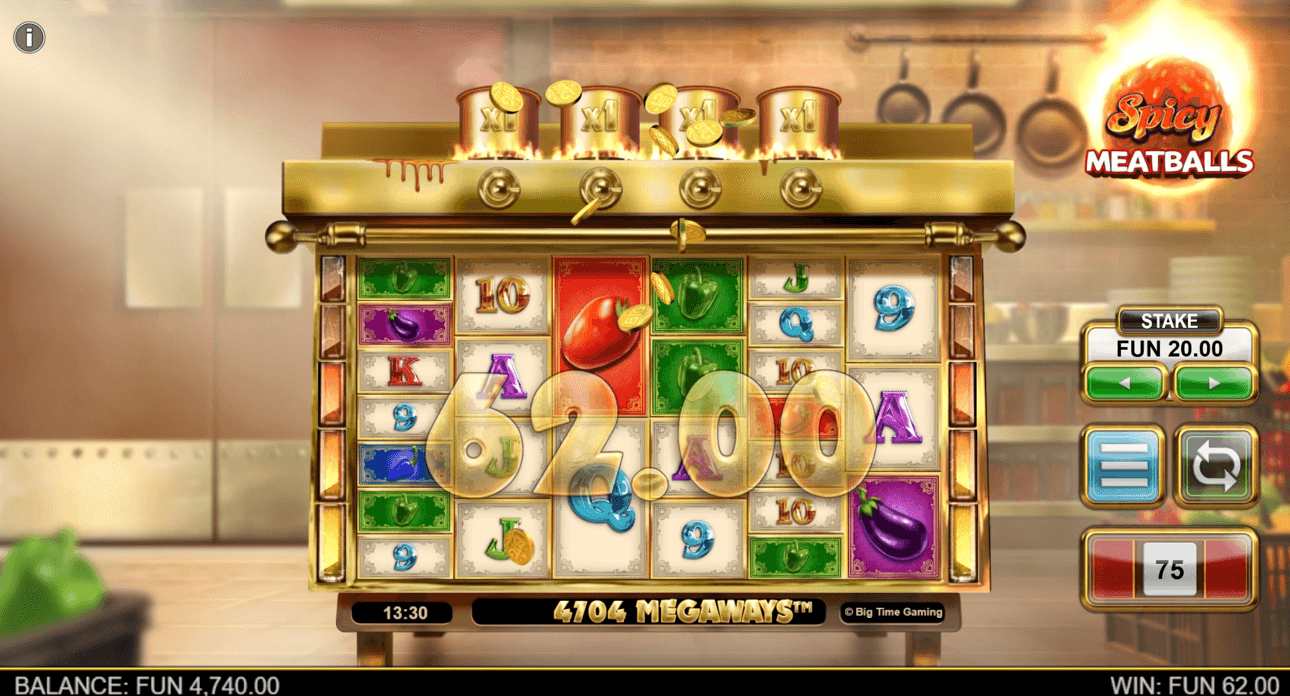Open the blue hamburger menu
The image size is (1290, 696).
(1123, 466)
